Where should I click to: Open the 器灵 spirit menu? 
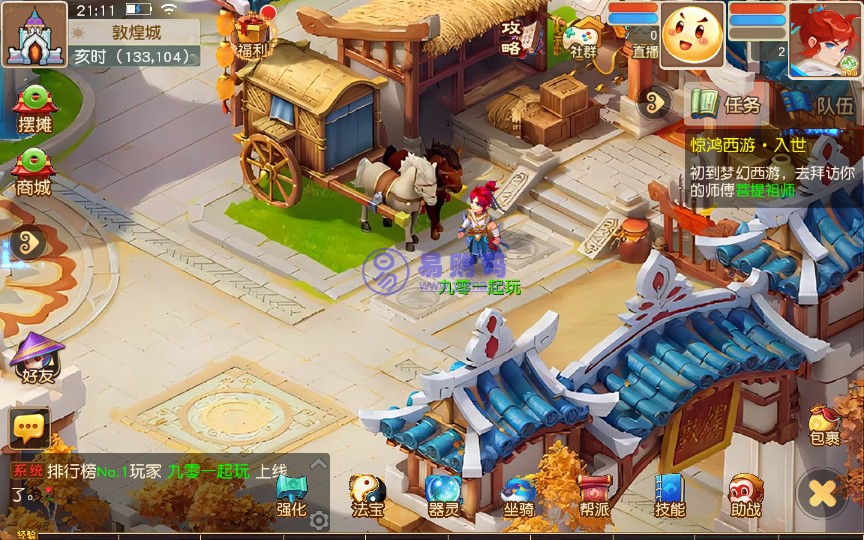pyautogui.click(x=443, y=495)
